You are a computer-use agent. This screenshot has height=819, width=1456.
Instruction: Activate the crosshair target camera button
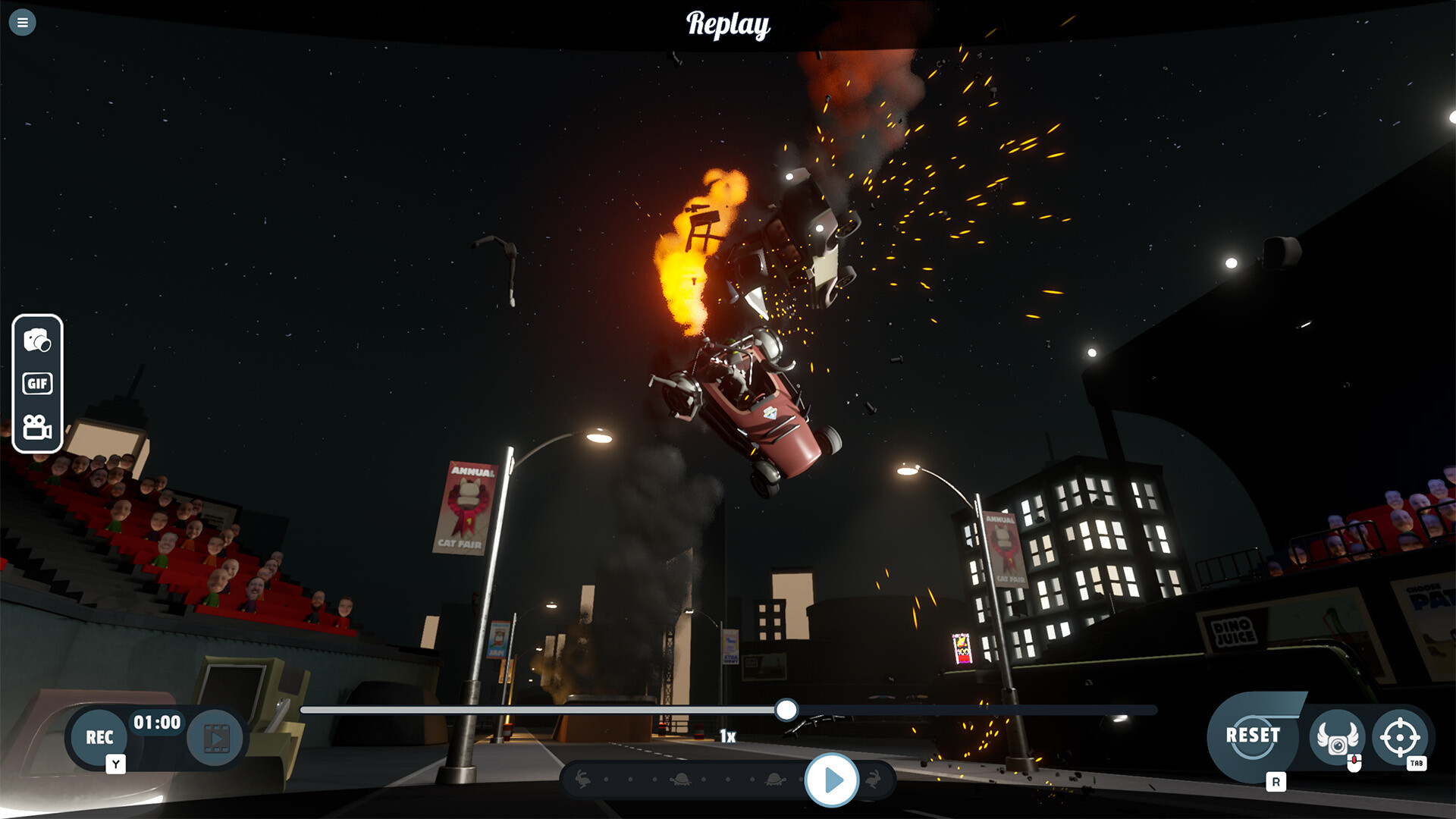point(1400,736)
